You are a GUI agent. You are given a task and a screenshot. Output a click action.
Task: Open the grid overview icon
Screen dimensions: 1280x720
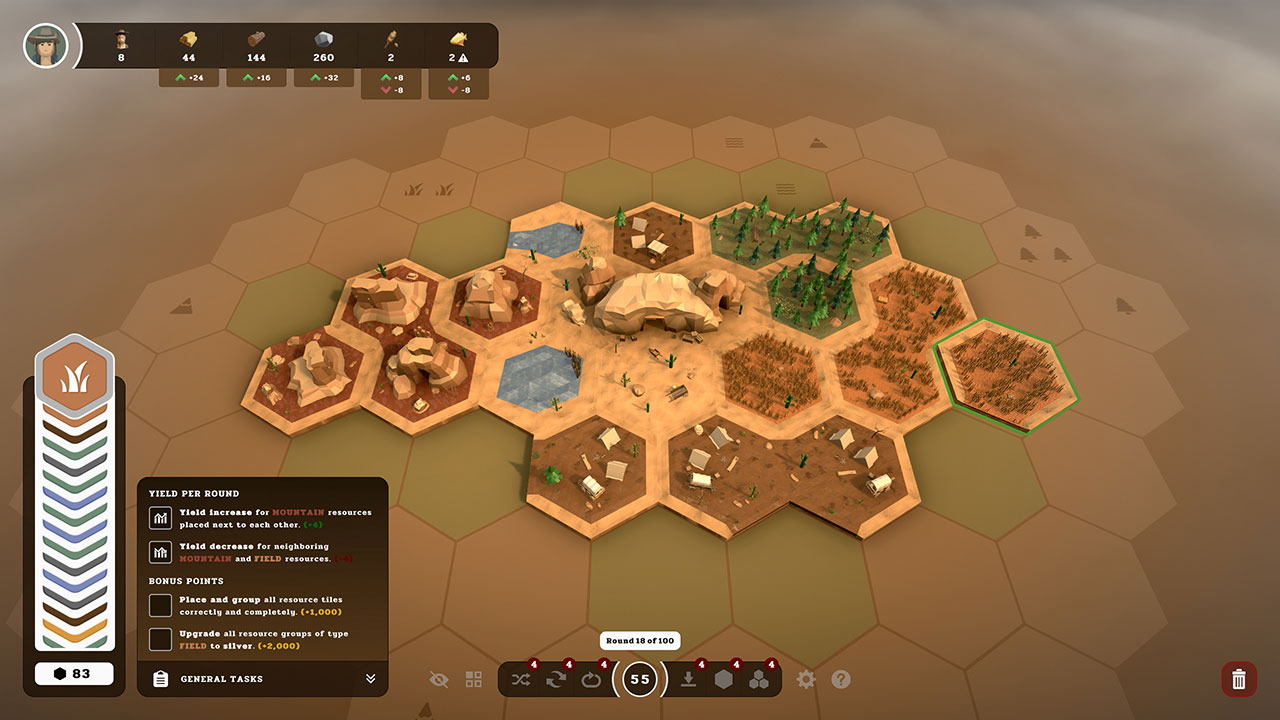click(x=472, y=679)
